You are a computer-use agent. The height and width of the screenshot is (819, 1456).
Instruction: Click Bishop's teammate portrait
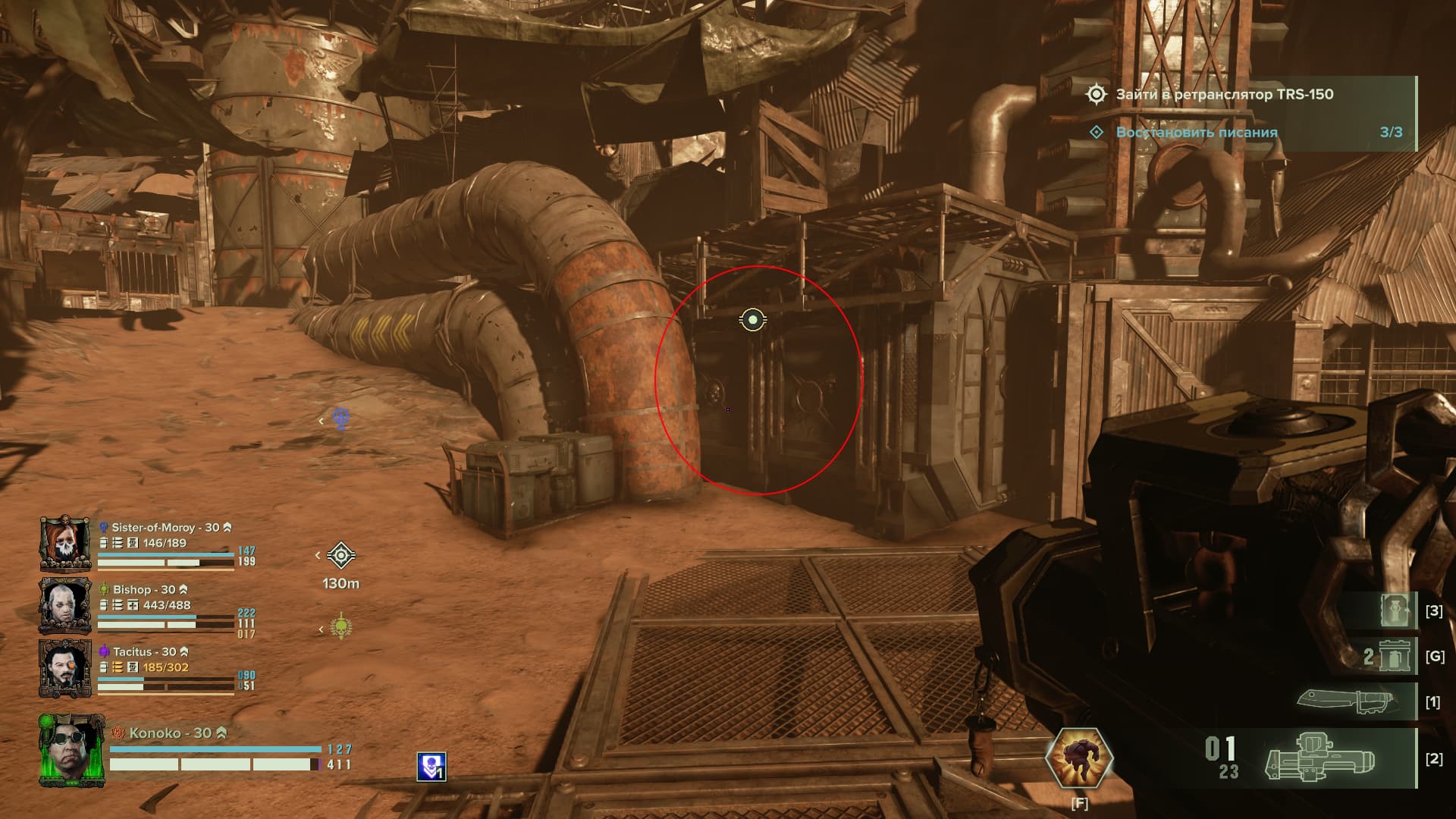(66, 605)
